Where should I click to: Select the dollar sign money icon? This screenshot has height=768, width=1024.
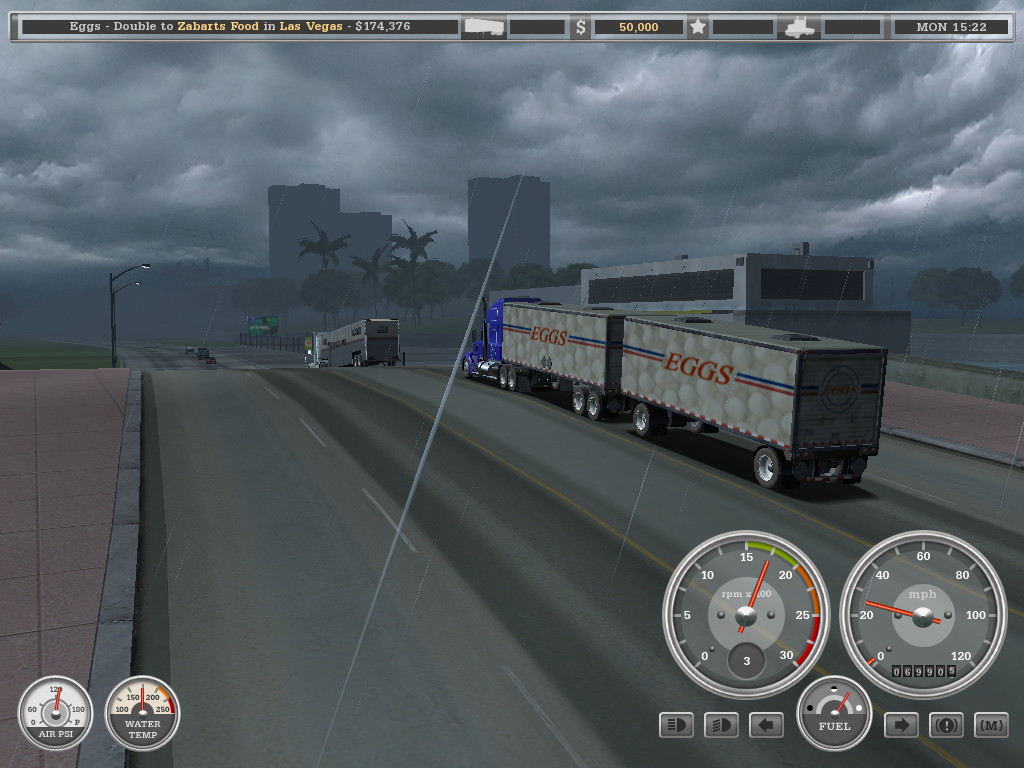click(x=581, y=27)
